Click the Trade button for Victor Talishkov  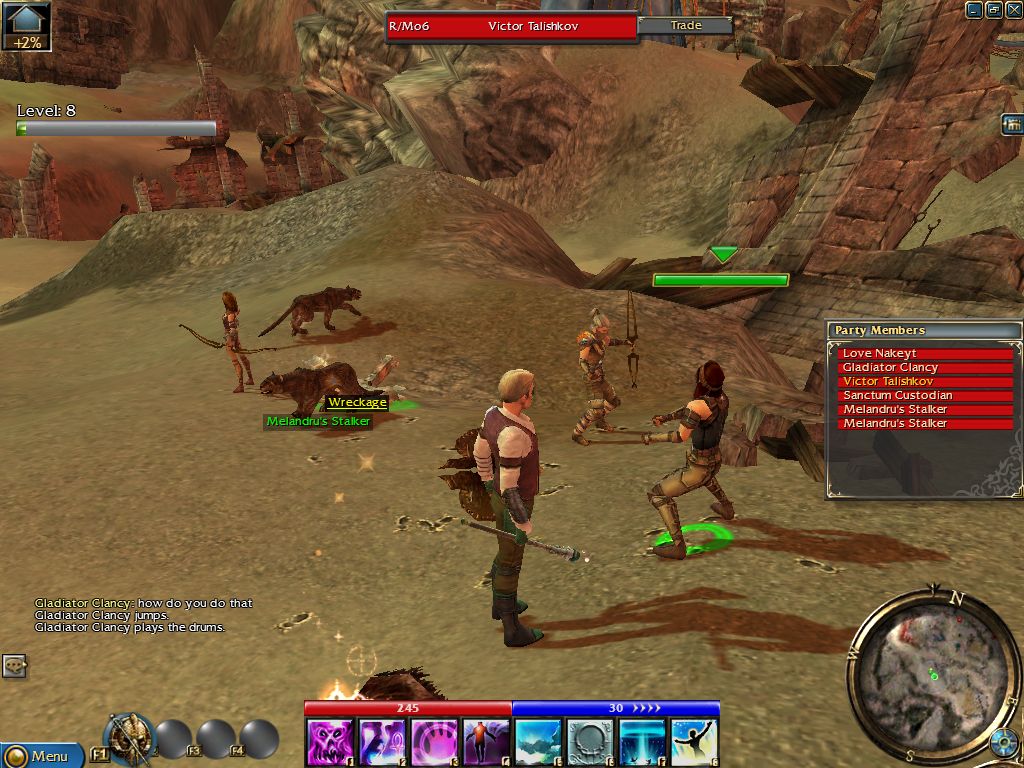pos(686,25)
